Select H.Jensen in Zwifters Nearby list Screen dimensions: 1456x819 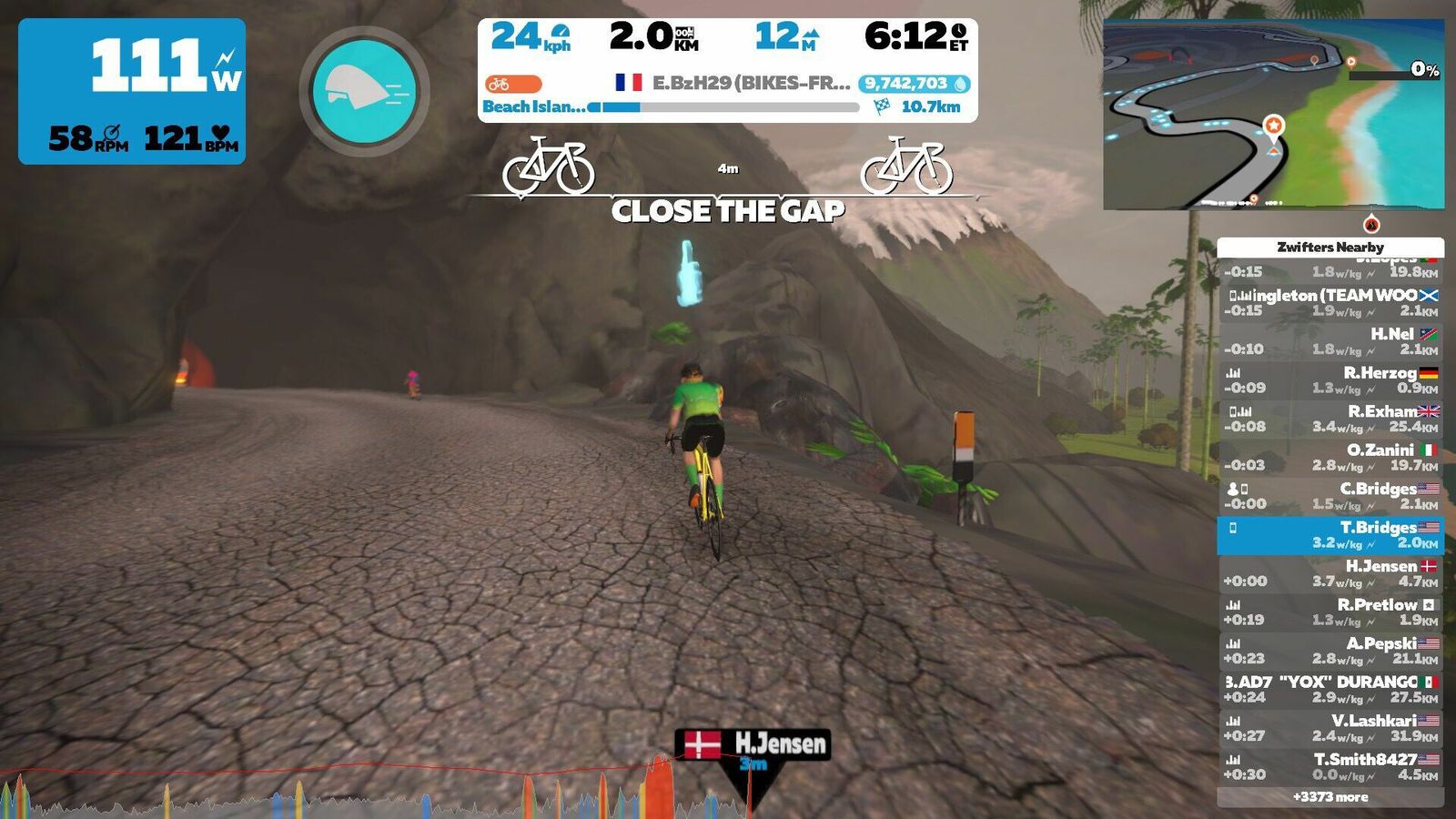[x=1330, y=573]
